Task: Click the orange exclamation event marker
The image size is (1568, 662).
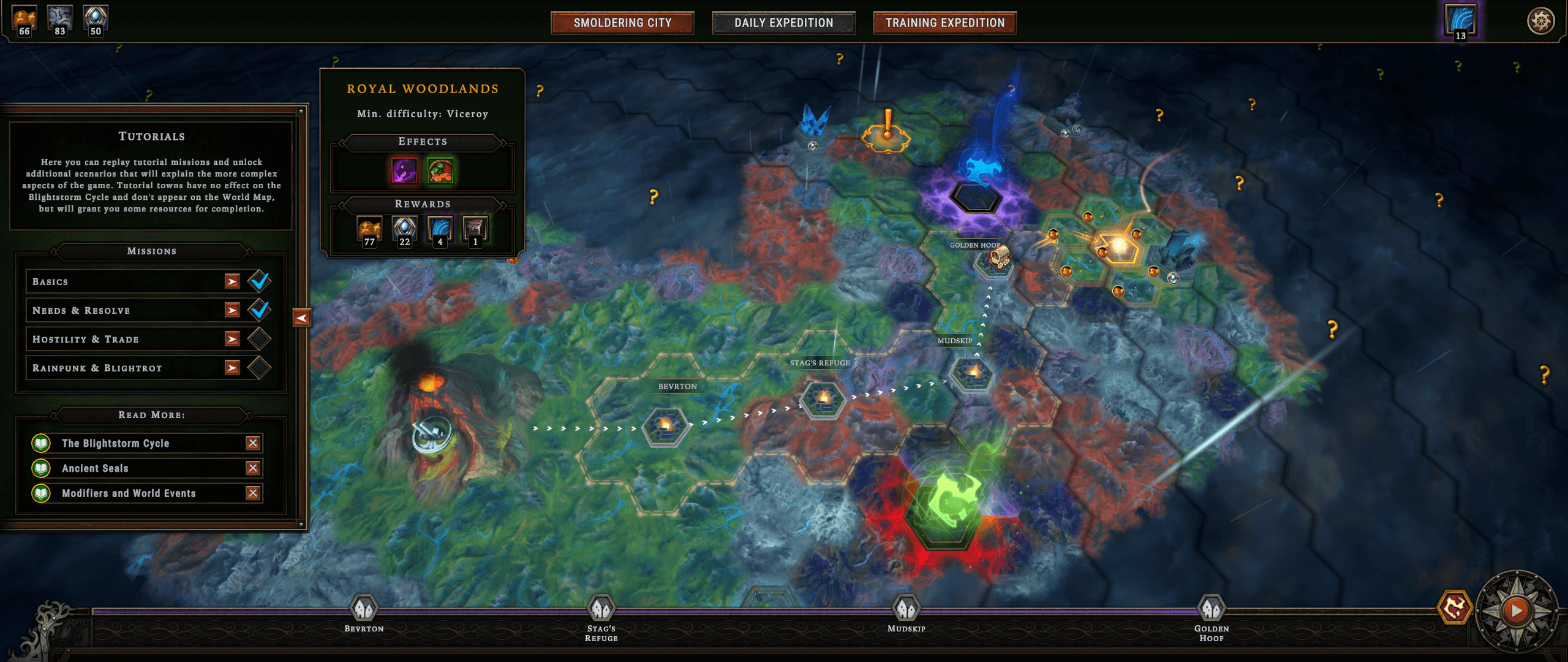Action: [886, 131]
